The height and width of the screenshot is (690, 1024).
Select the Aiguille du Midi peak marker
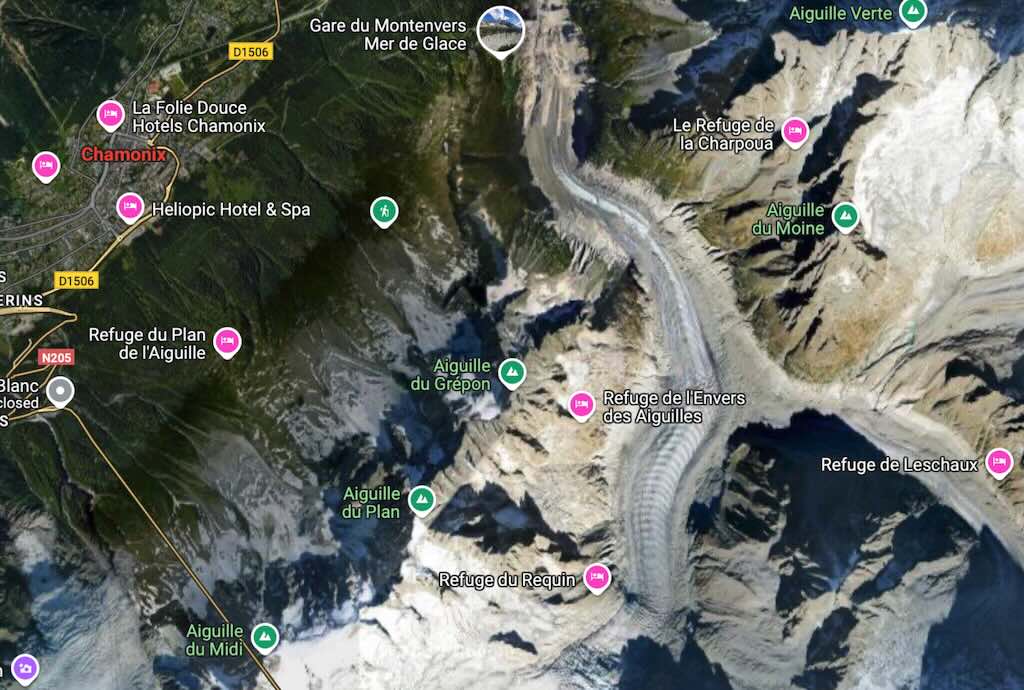point(265,636)
